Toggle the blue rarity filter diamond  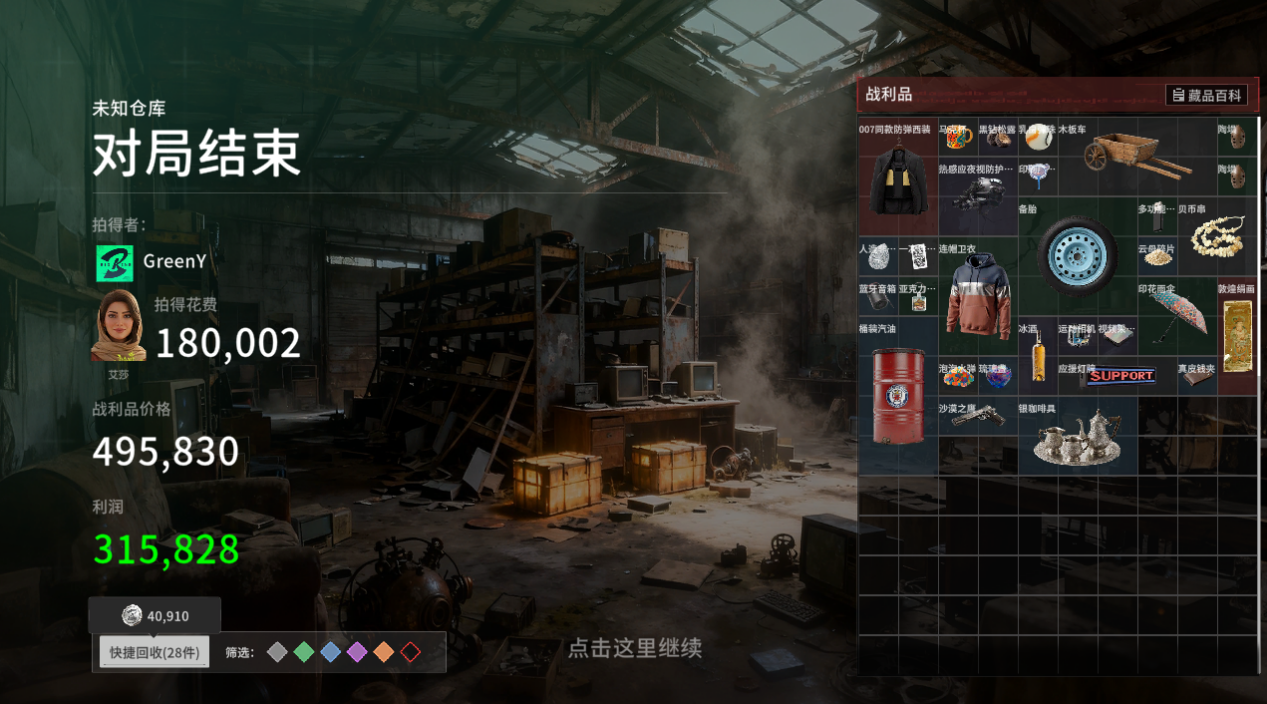click(x=331, y=653)
